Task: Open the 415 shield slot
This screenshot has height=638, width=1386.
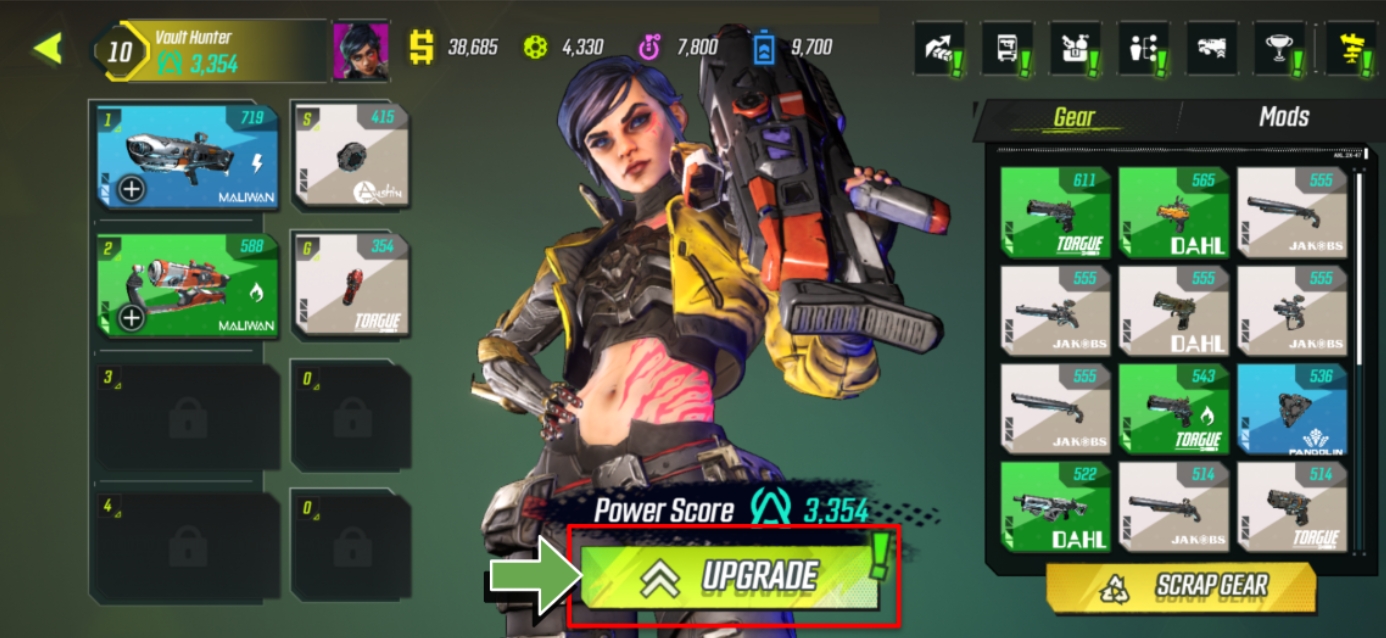Action: click(351, 155)
